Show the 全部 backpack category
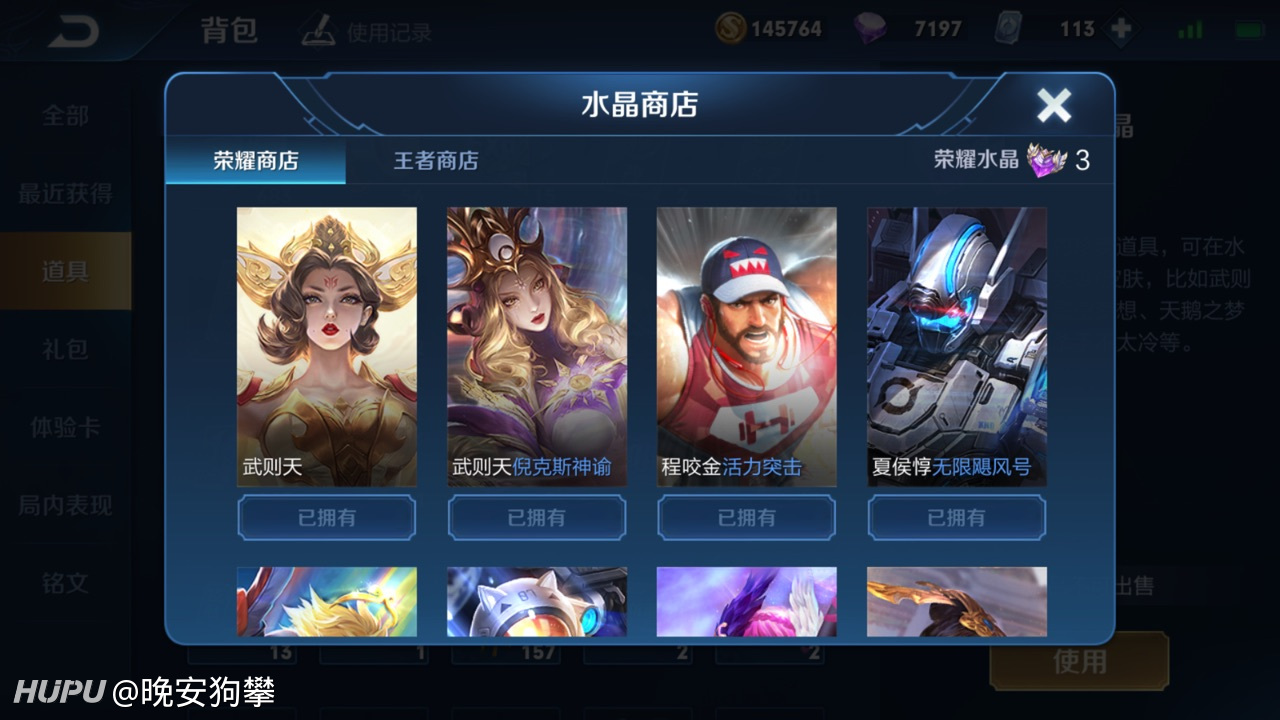 pyautogui.click(x=65, y=116)
